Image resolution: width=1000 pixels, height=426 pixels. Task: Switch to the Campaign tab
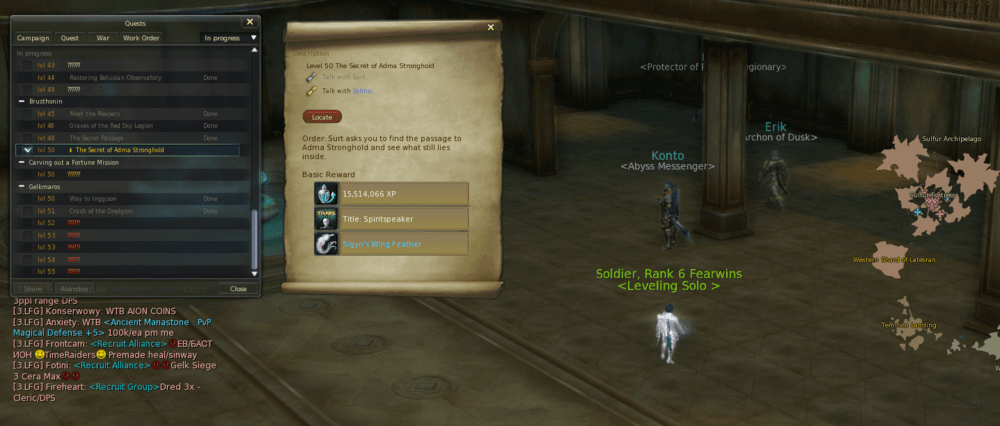[x=33, y=38]
